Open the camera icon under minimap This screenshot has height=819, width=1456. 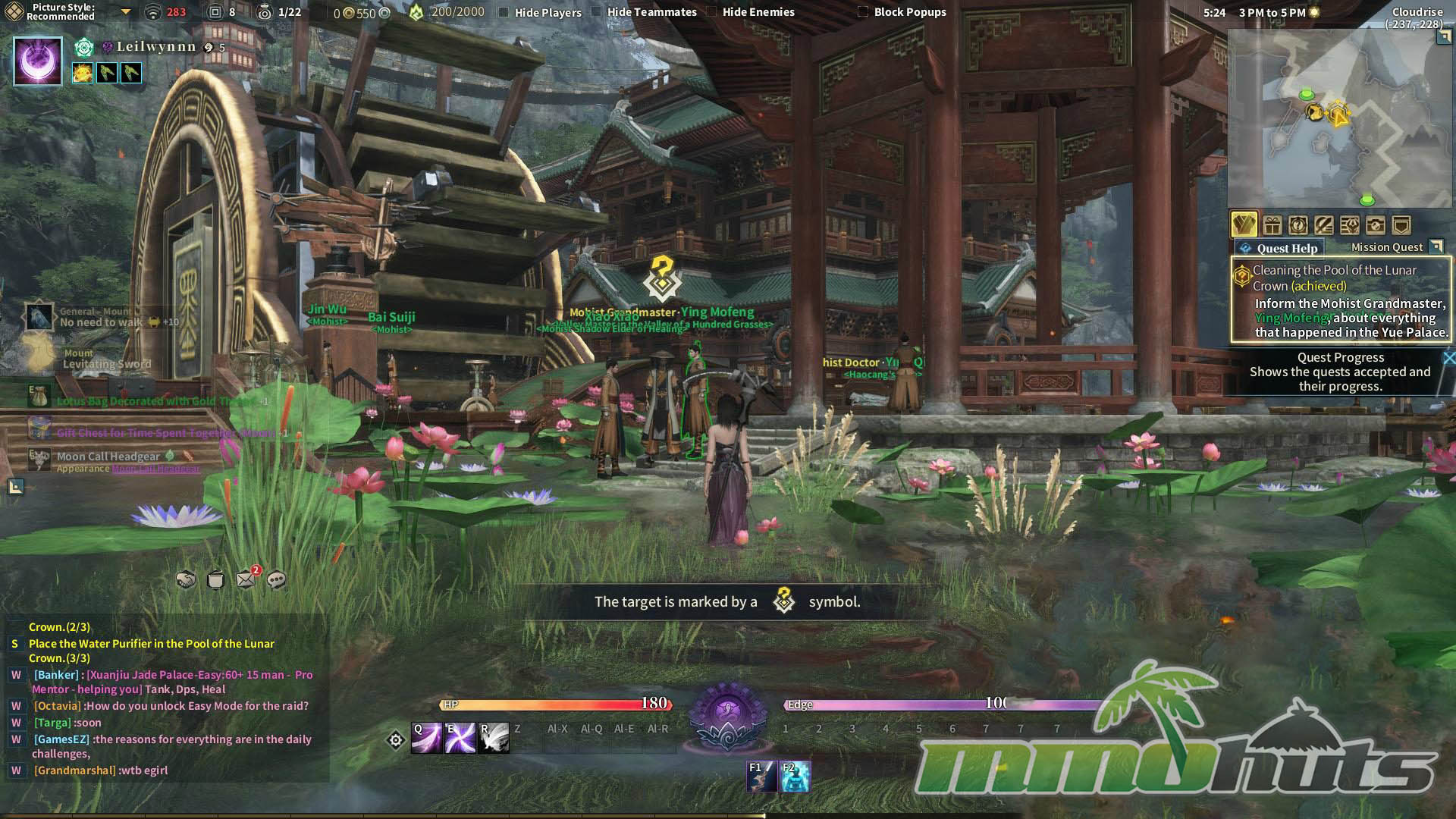(x=1375, y=225)
